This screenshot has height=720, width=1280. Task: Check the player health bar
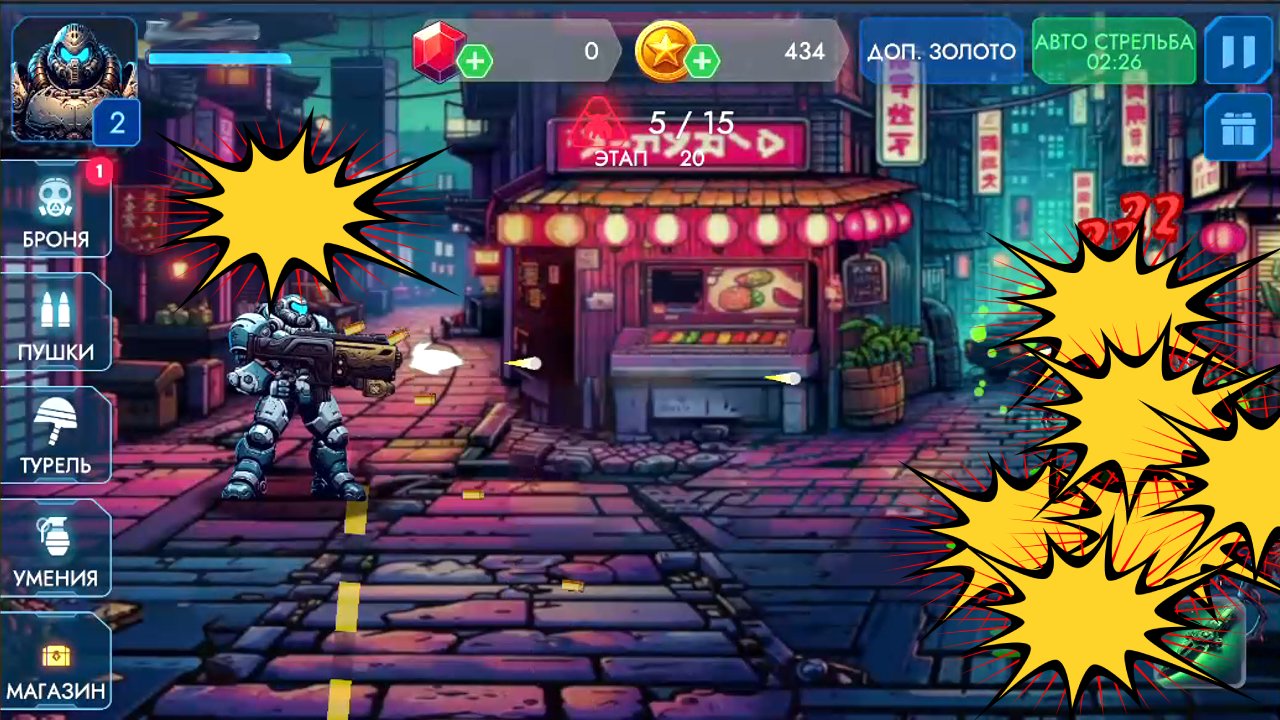[218, 57]
